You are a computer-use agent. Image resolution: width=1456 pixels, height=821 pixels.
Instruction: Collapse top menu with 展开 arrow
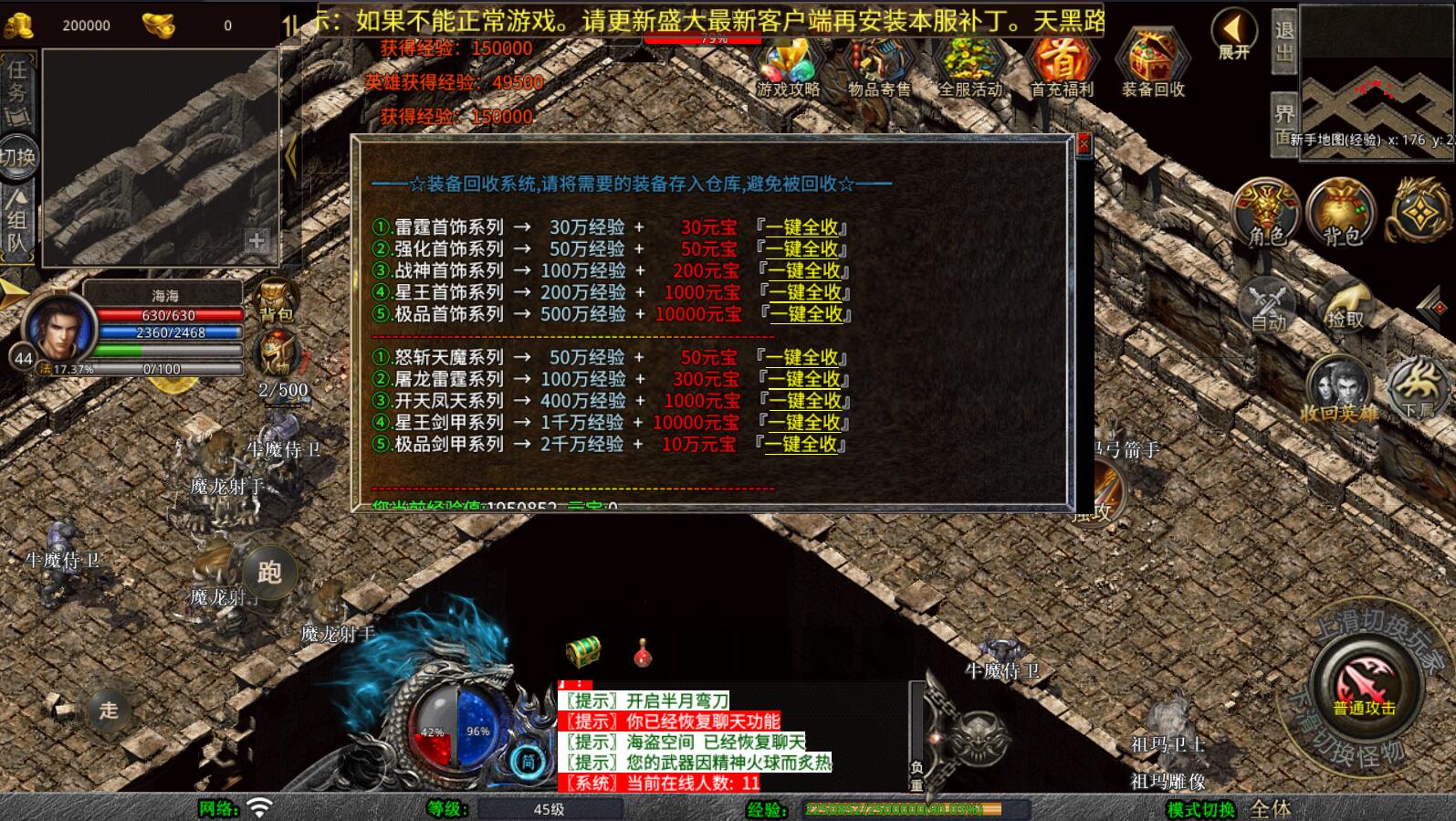pos(1234,34)
